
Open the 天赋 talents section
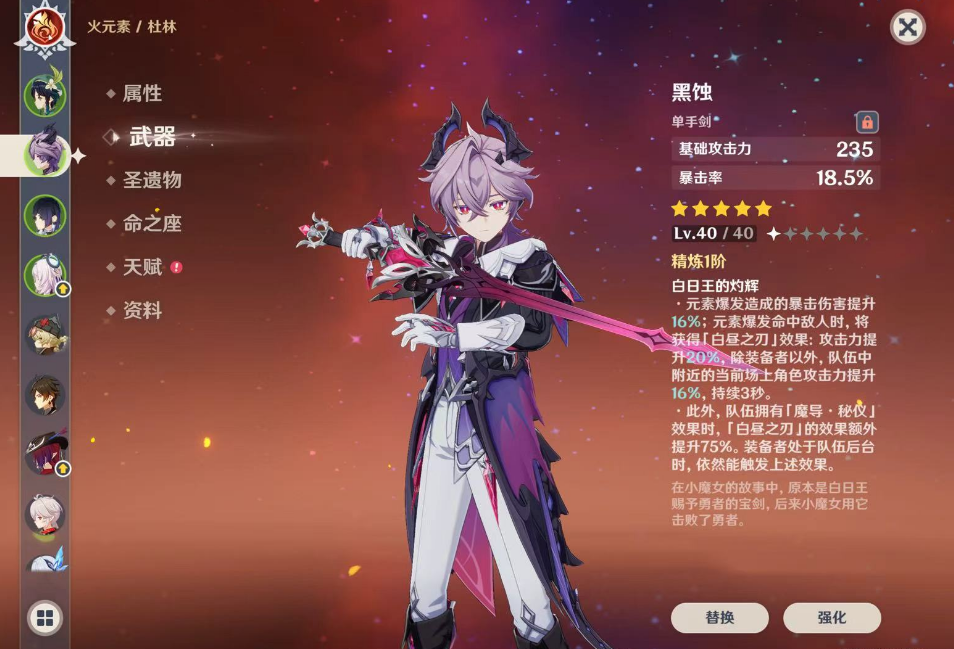(x=142, y=267)
